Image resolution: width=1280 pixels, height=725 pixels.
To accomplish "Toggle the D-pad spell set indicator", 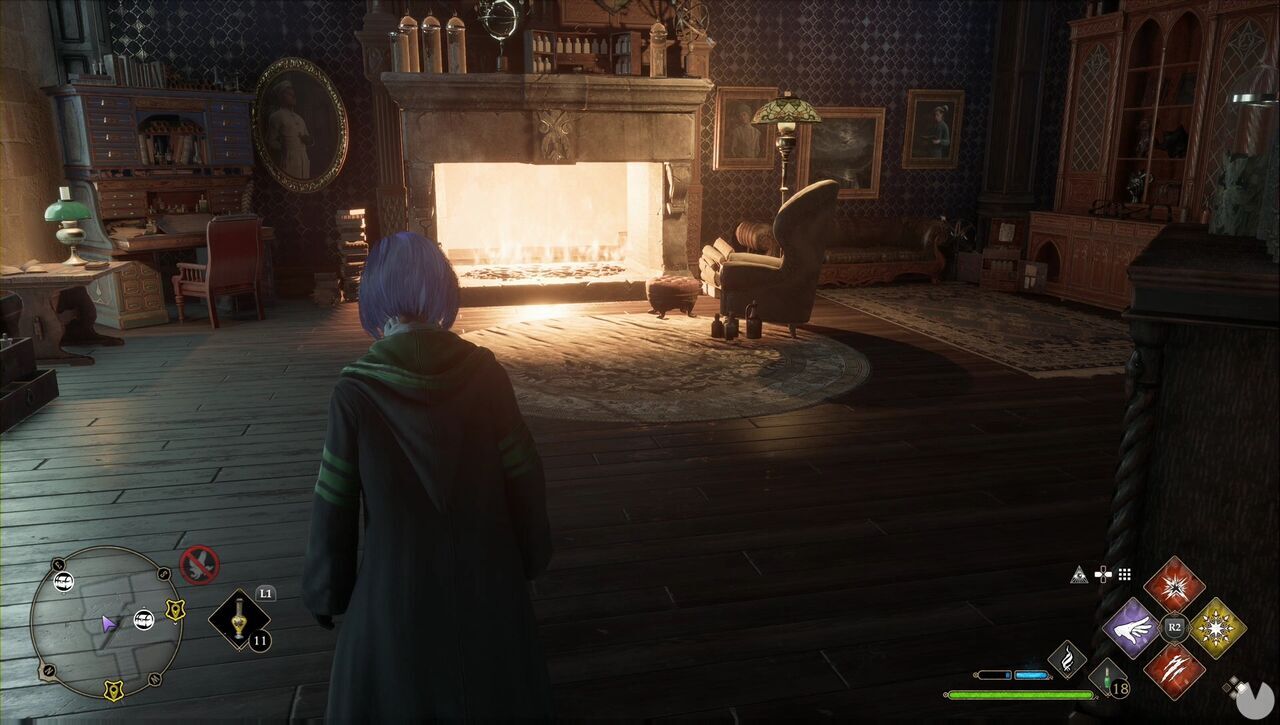I will (x=1101, y=573).
